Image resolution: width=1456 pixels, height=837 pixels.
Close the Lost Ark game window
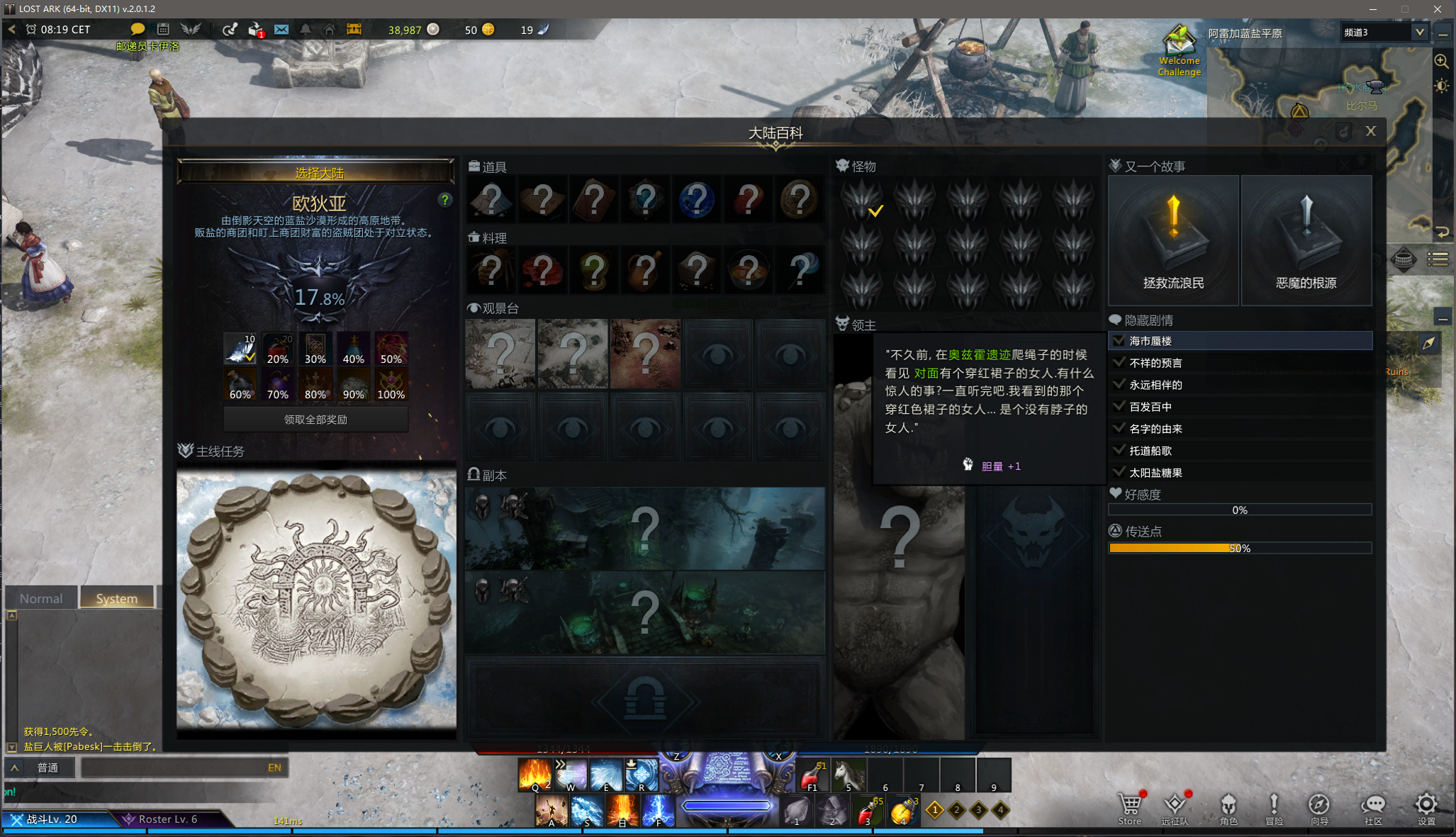(1437, 9)
